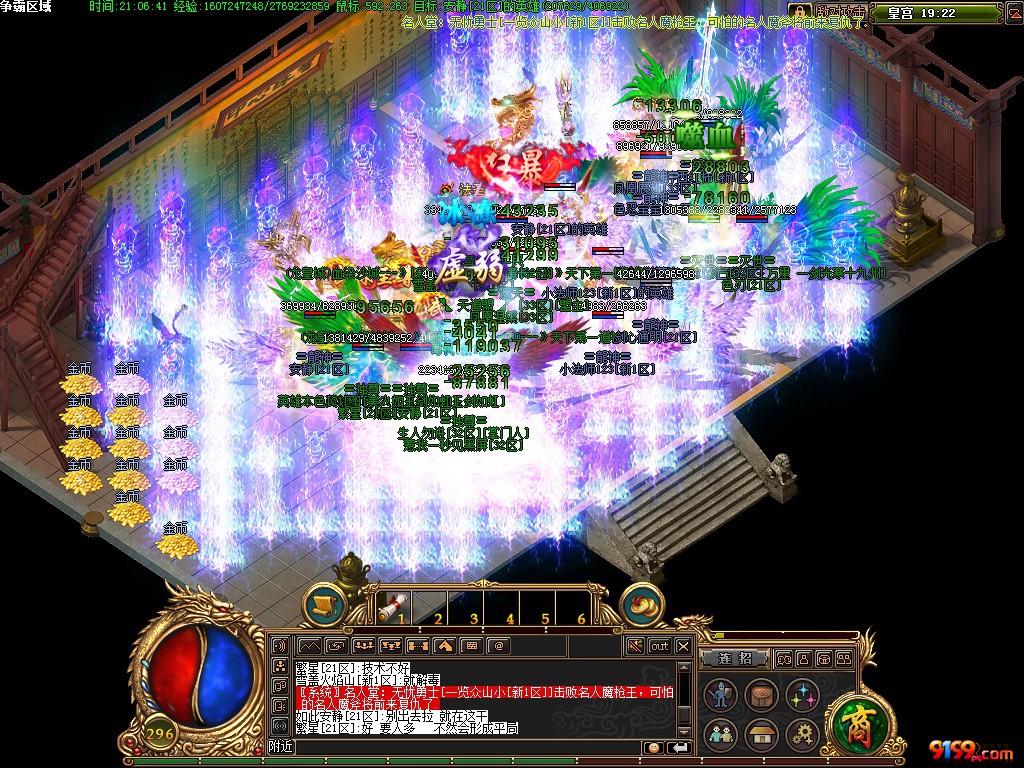This screenshot has width=1024, height=768.
Task: Click the chat panel close X button
Action: click(x=683, y=646)
